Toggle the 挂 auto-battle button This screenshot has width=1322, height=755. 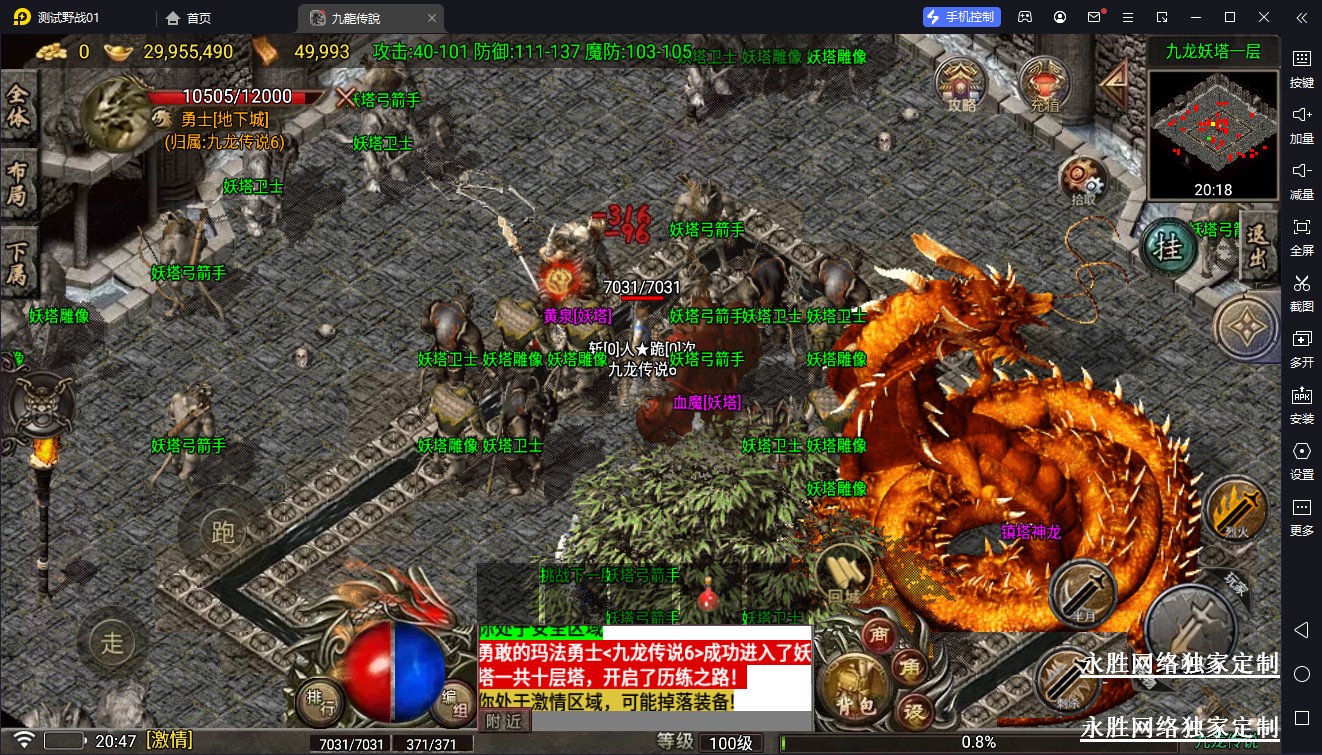tap(1168, 246)
